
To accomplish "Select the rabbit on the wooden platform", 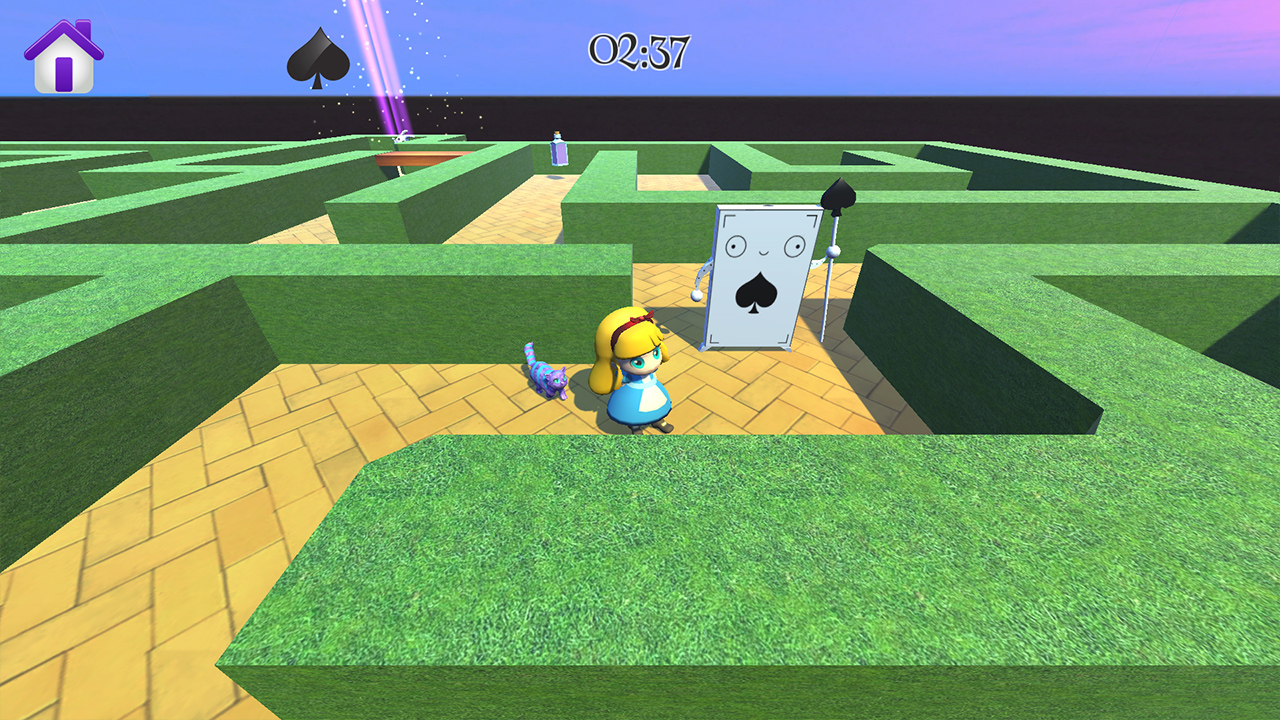I will click(x=400, y=135).
